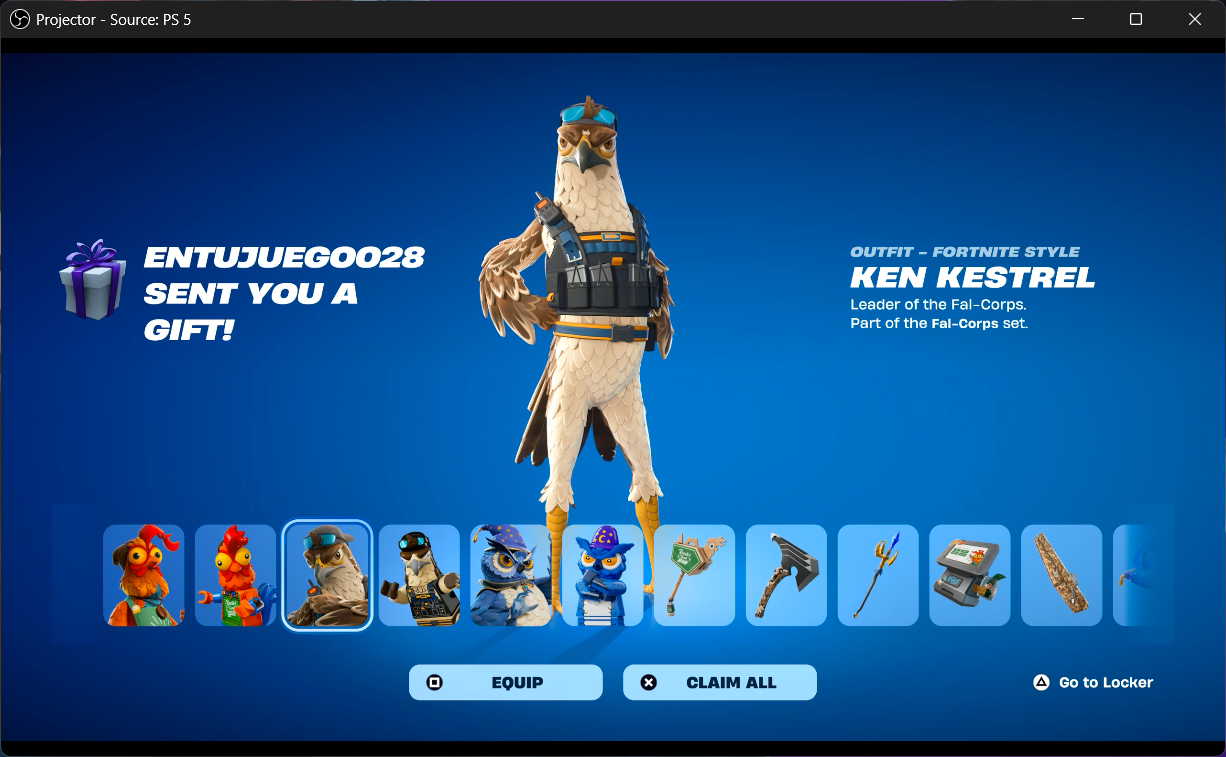Claim all gifted items

[x=719, y=682]
